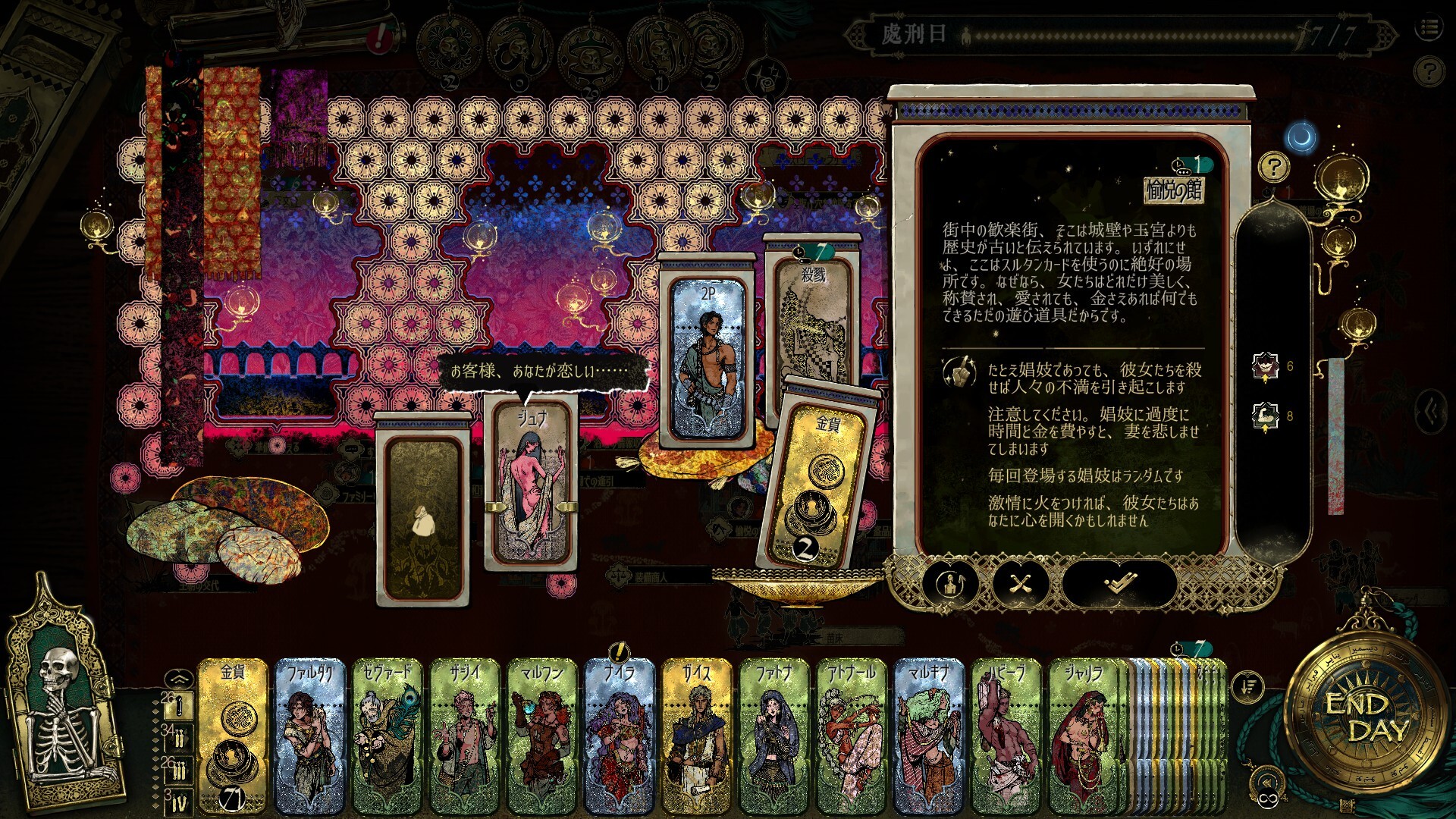Select the 金貨 card showing 71 in hand
This screenshot has height=819, width=1456.
233,736
